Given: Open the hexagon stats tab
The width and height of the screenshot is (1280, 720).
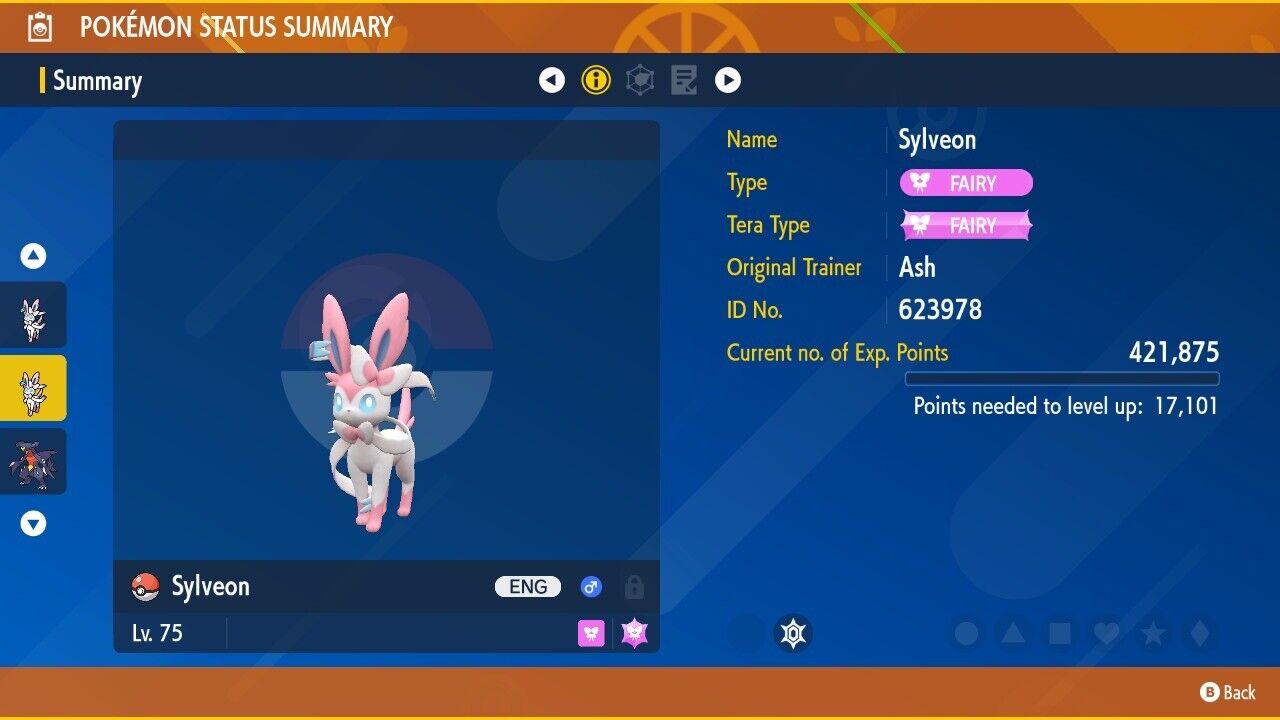Looking at the screenshot, I should pyautogui.click(x=640, y=80).
